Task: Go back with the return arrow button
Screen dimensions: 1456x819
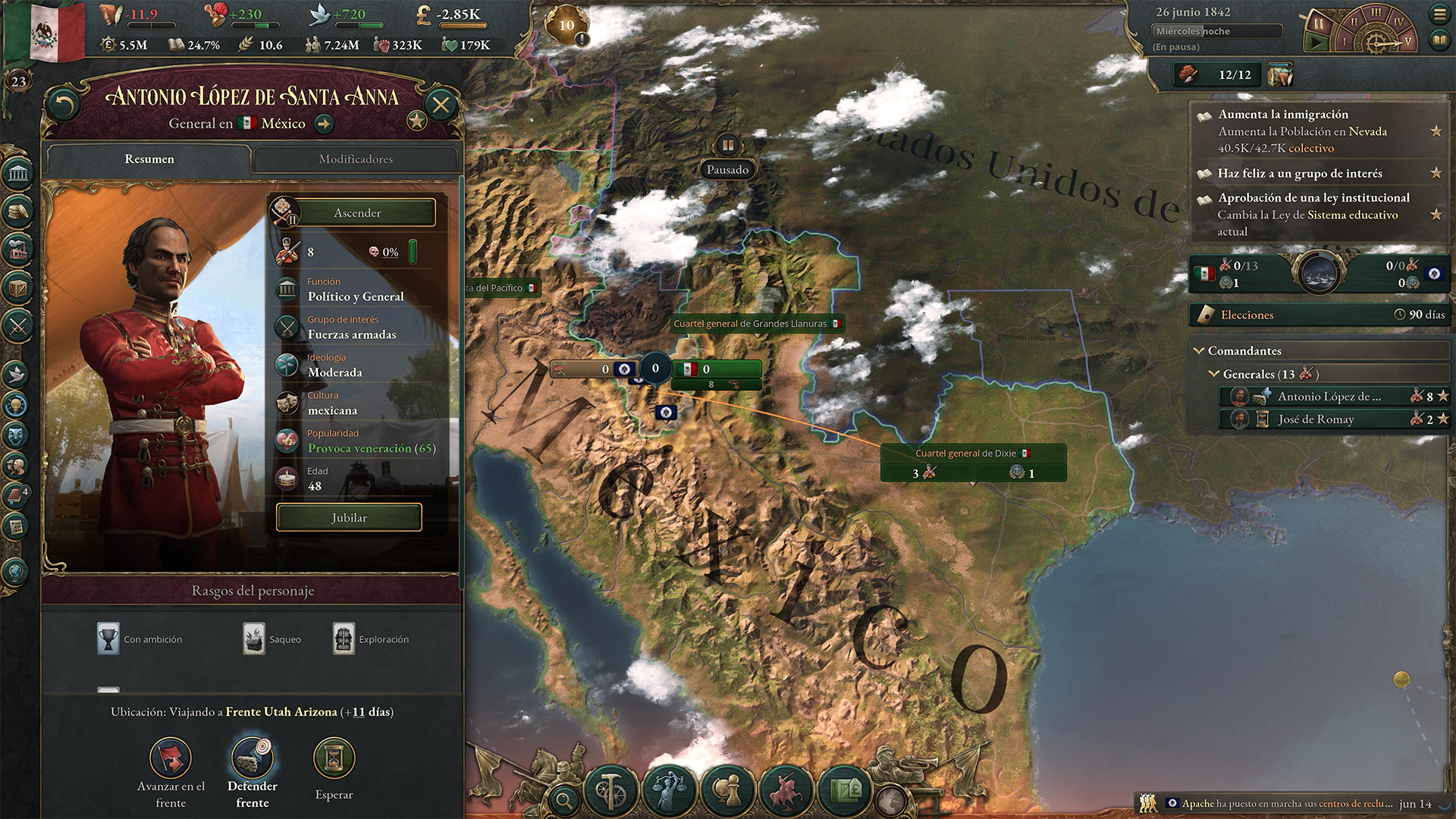Action: 64,105
